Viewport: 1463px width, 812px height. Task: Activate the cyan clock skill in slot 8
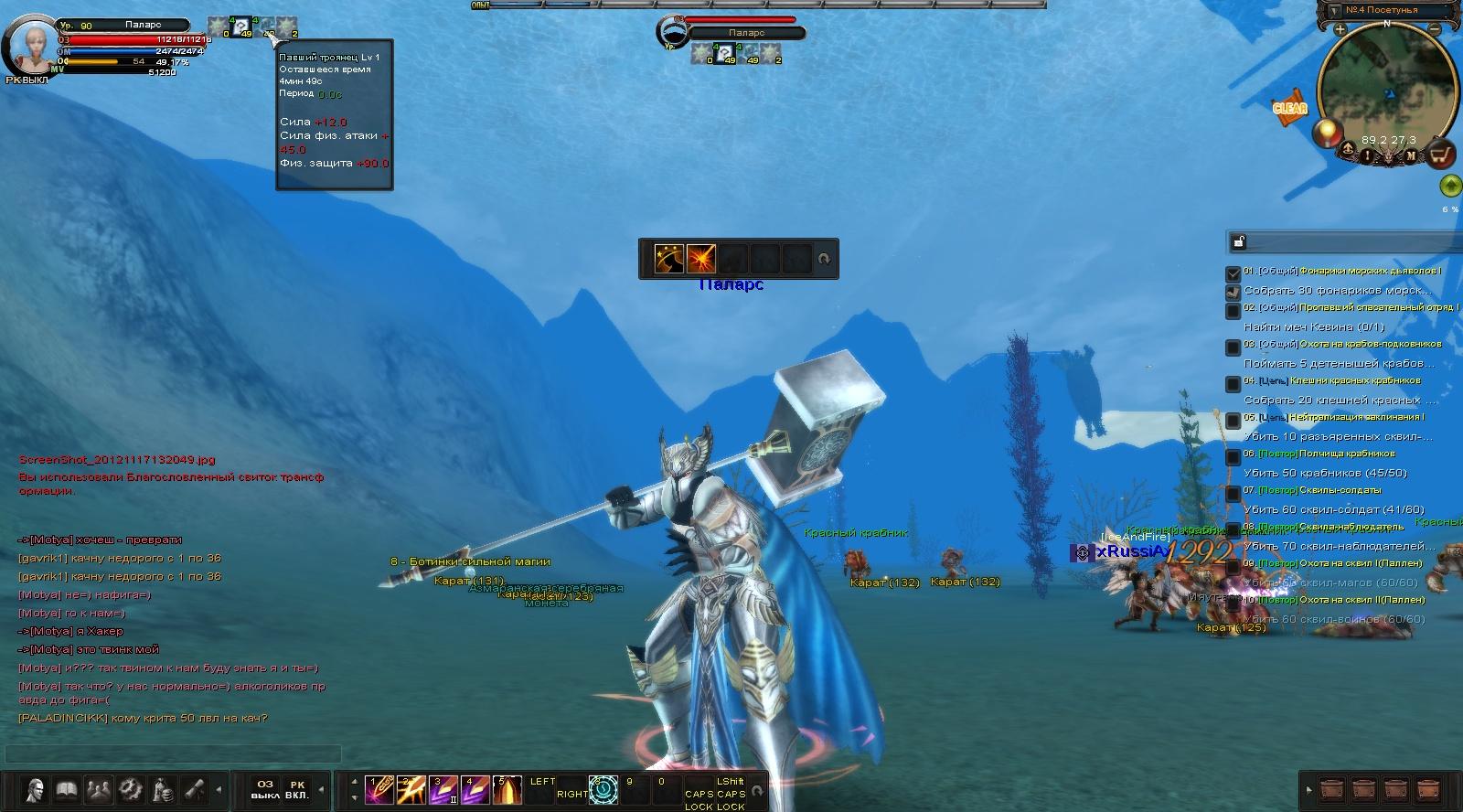click(603, 789)
